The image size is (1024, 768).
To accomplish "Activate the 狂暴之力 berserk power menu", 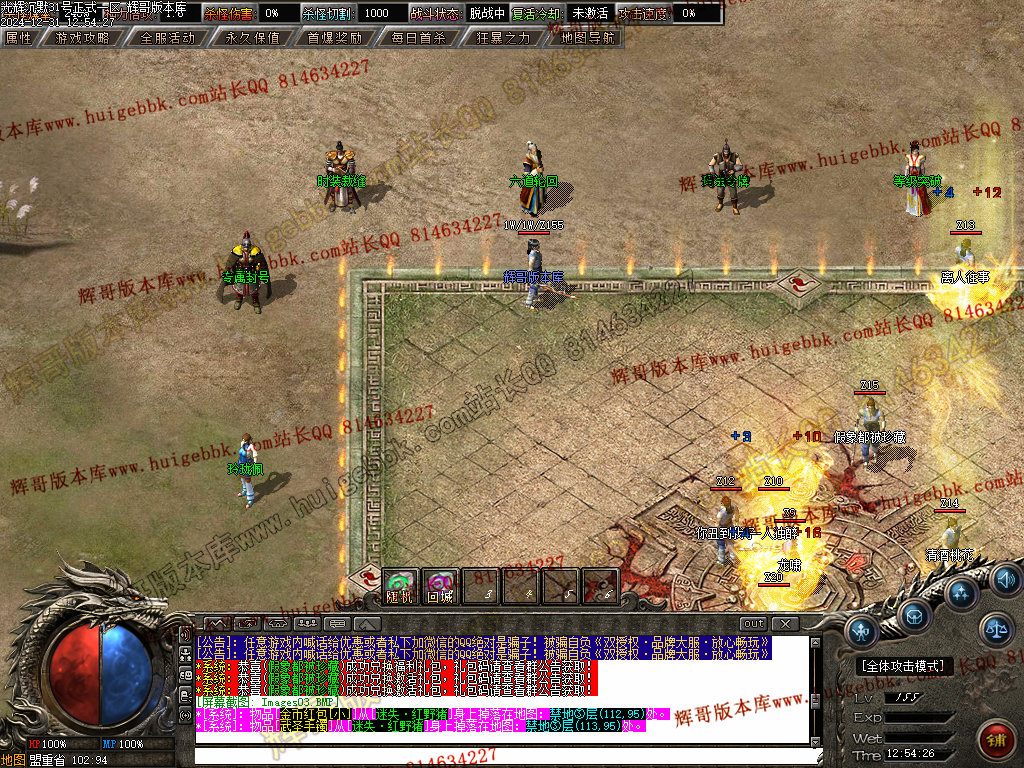I will 503,38.
